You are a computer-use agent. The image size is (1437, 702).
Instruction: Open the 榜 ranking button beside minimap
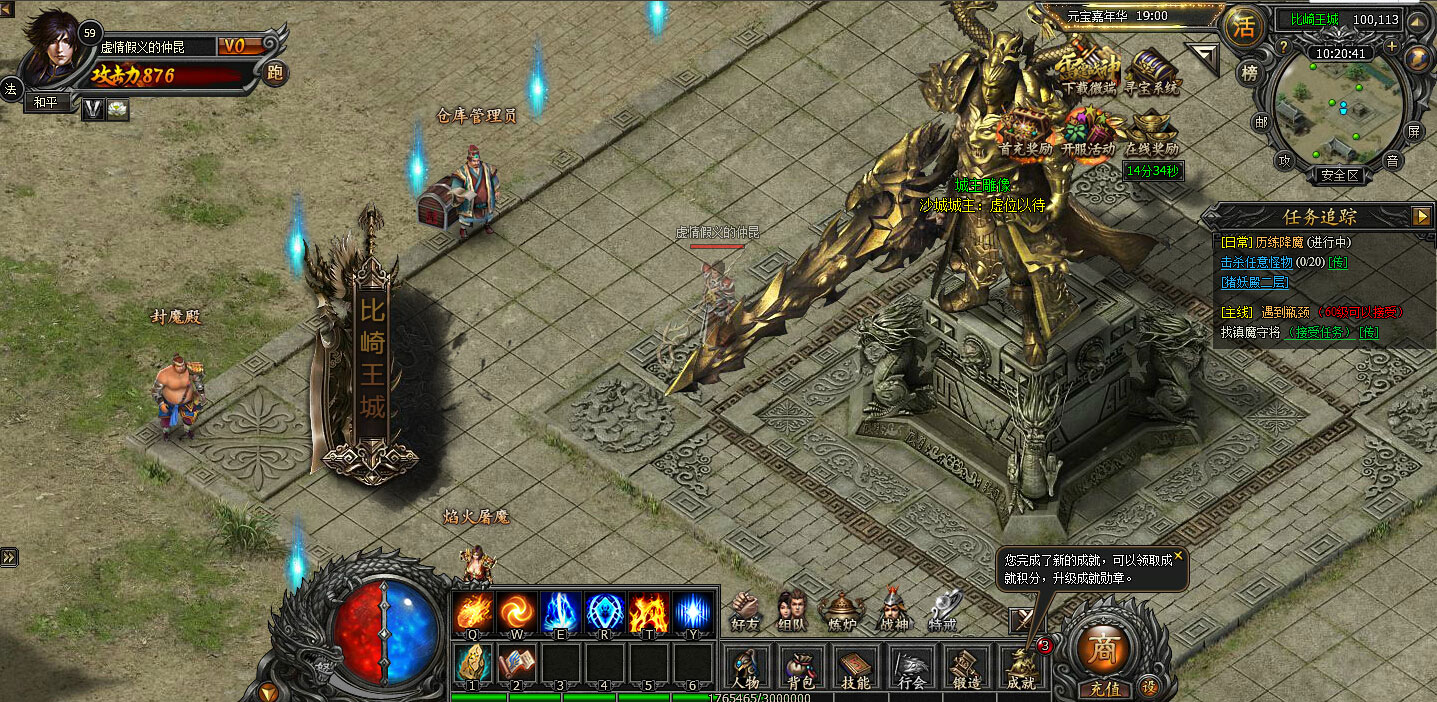point(1248,72)
